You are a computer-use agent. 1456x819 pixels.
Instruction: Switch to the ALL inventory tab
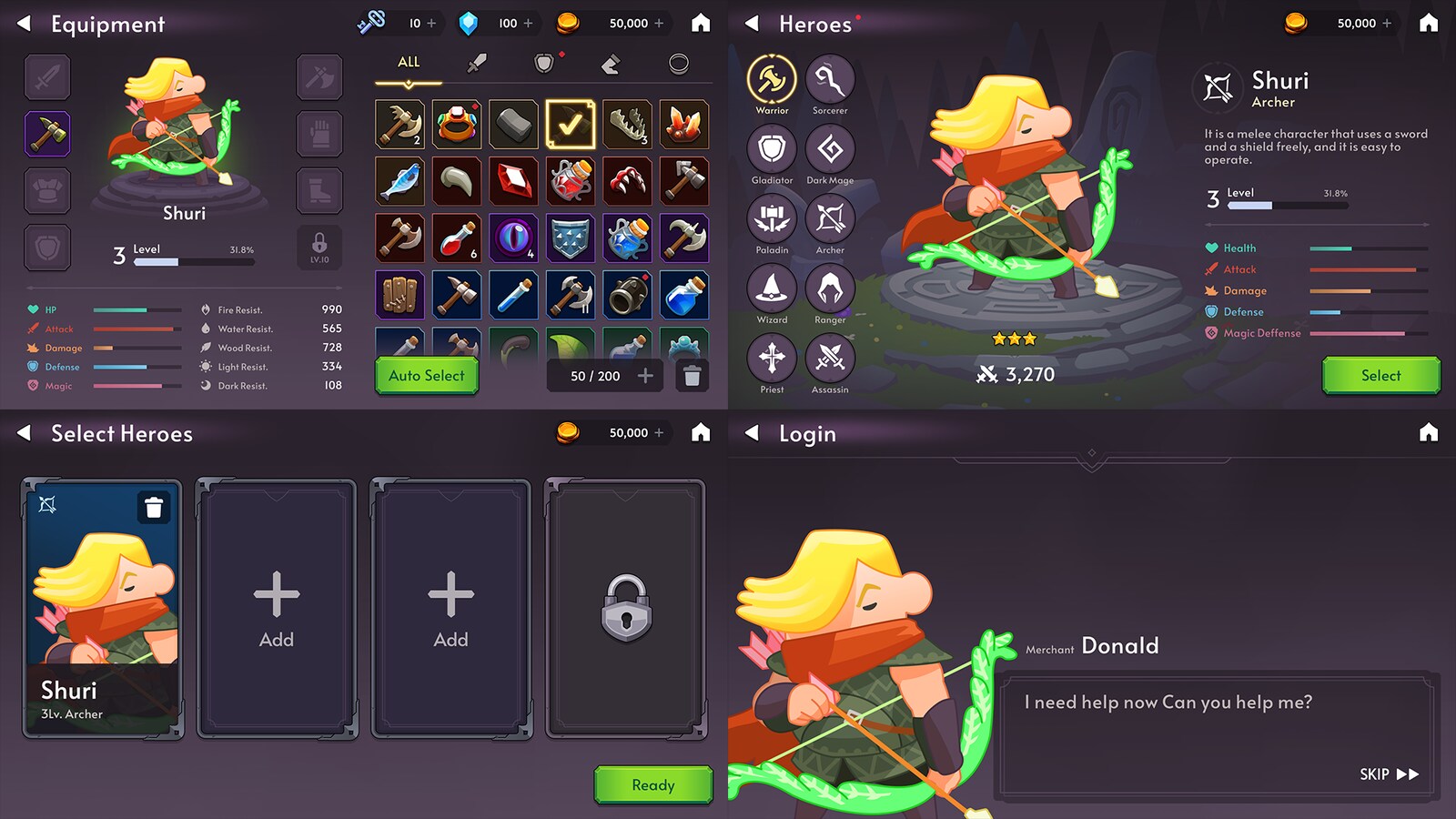click(x=407, y=62)
